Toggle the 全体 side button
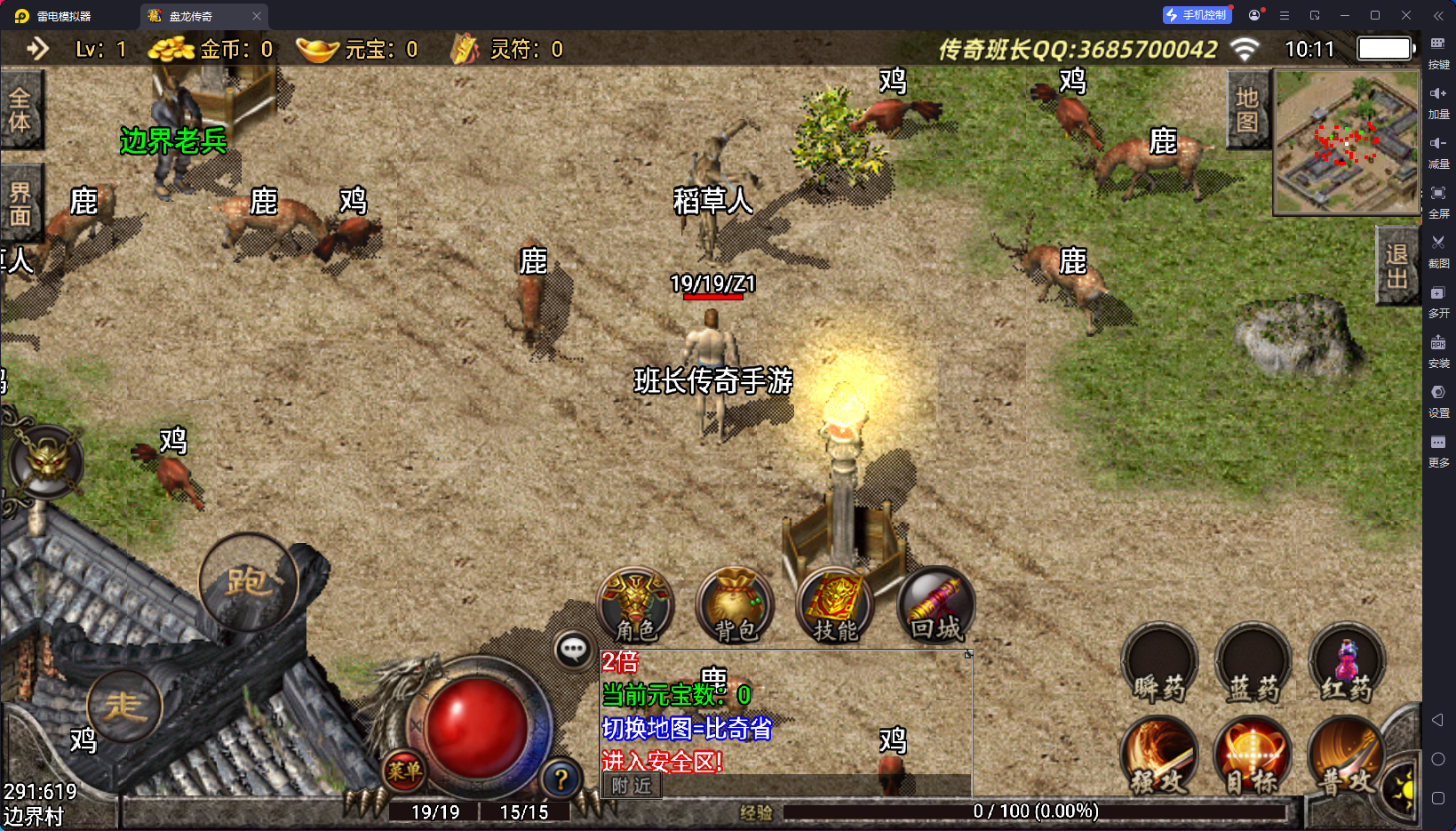 (20, 110)
